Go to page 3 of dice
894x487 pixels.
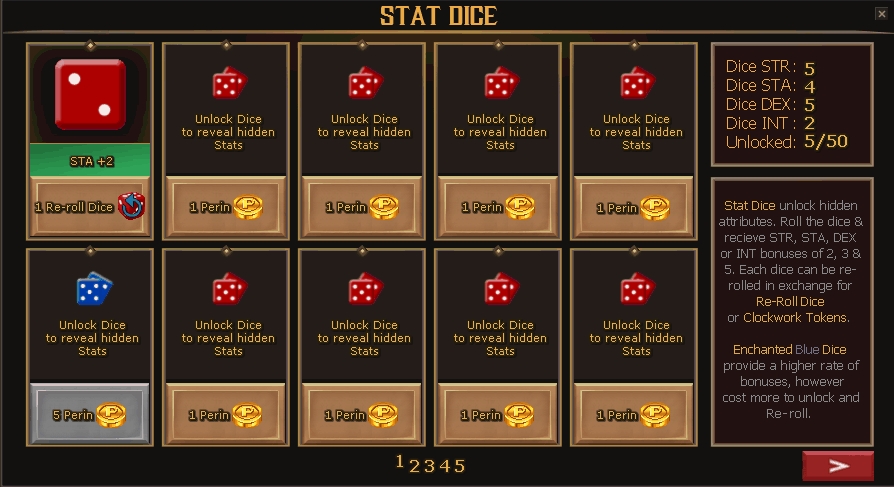429,465
